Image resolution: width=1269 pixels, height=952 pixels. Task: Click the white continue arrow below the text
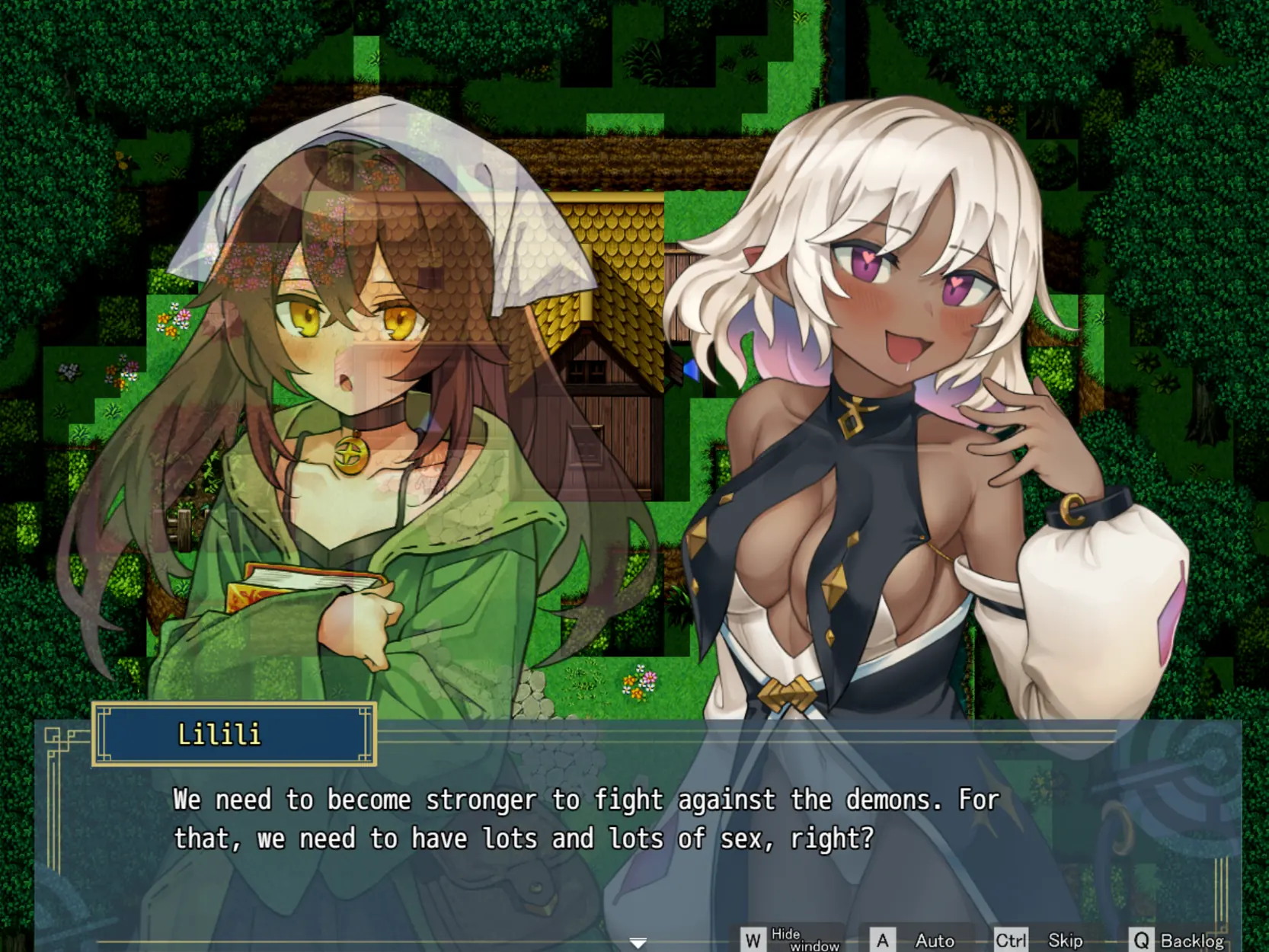tap(638, 943)
